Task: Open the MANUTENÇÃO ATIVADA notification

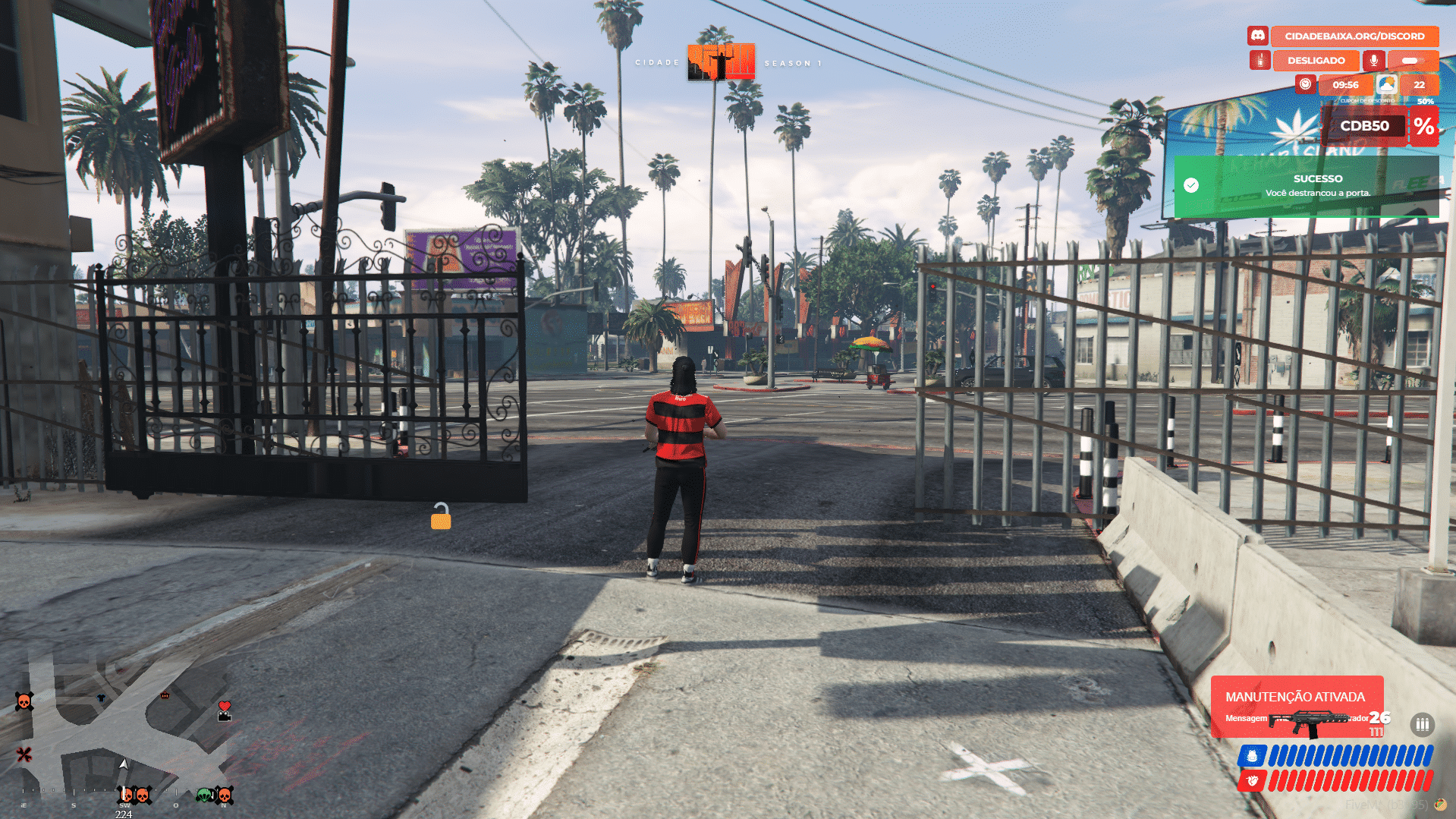Action: pyautogui.click(x=1295, y=697)
